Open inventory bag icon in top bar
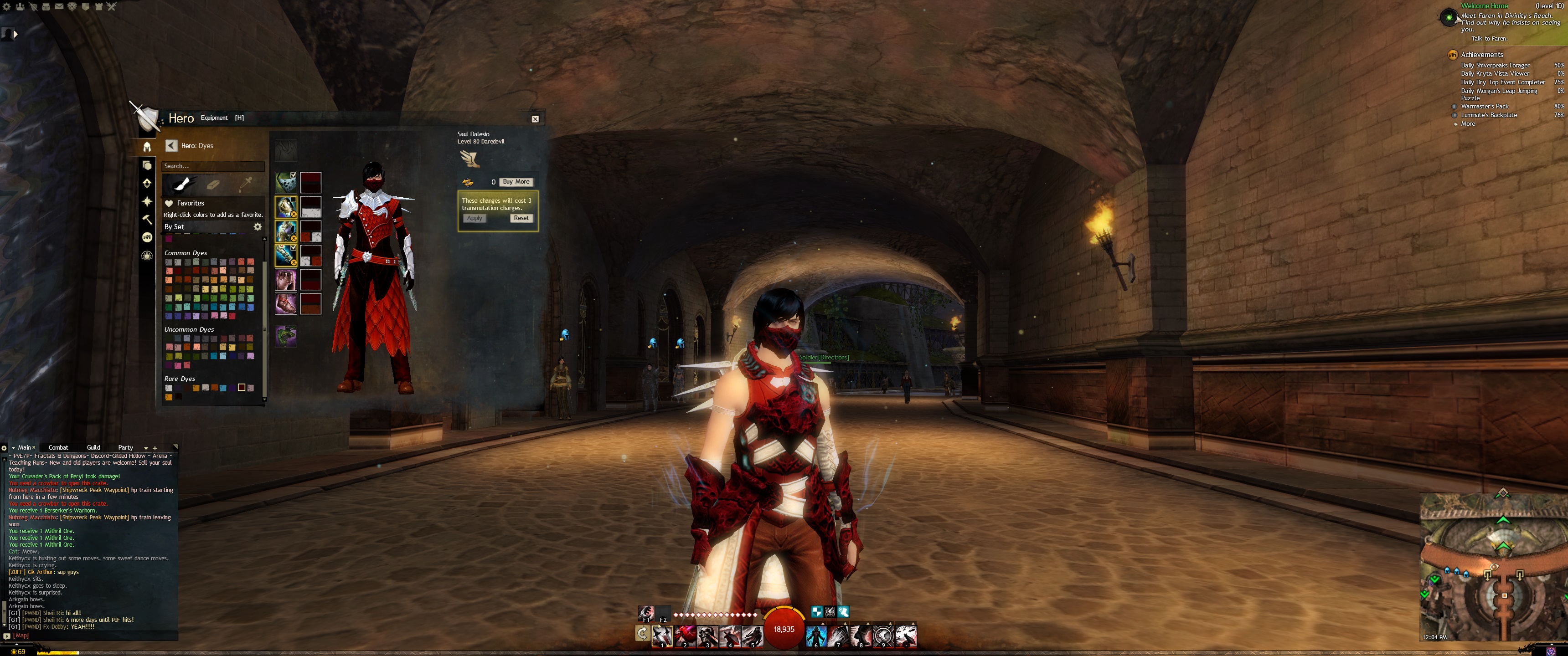The height and width of the screenshot is (656, 1568). tap(46, 7)
